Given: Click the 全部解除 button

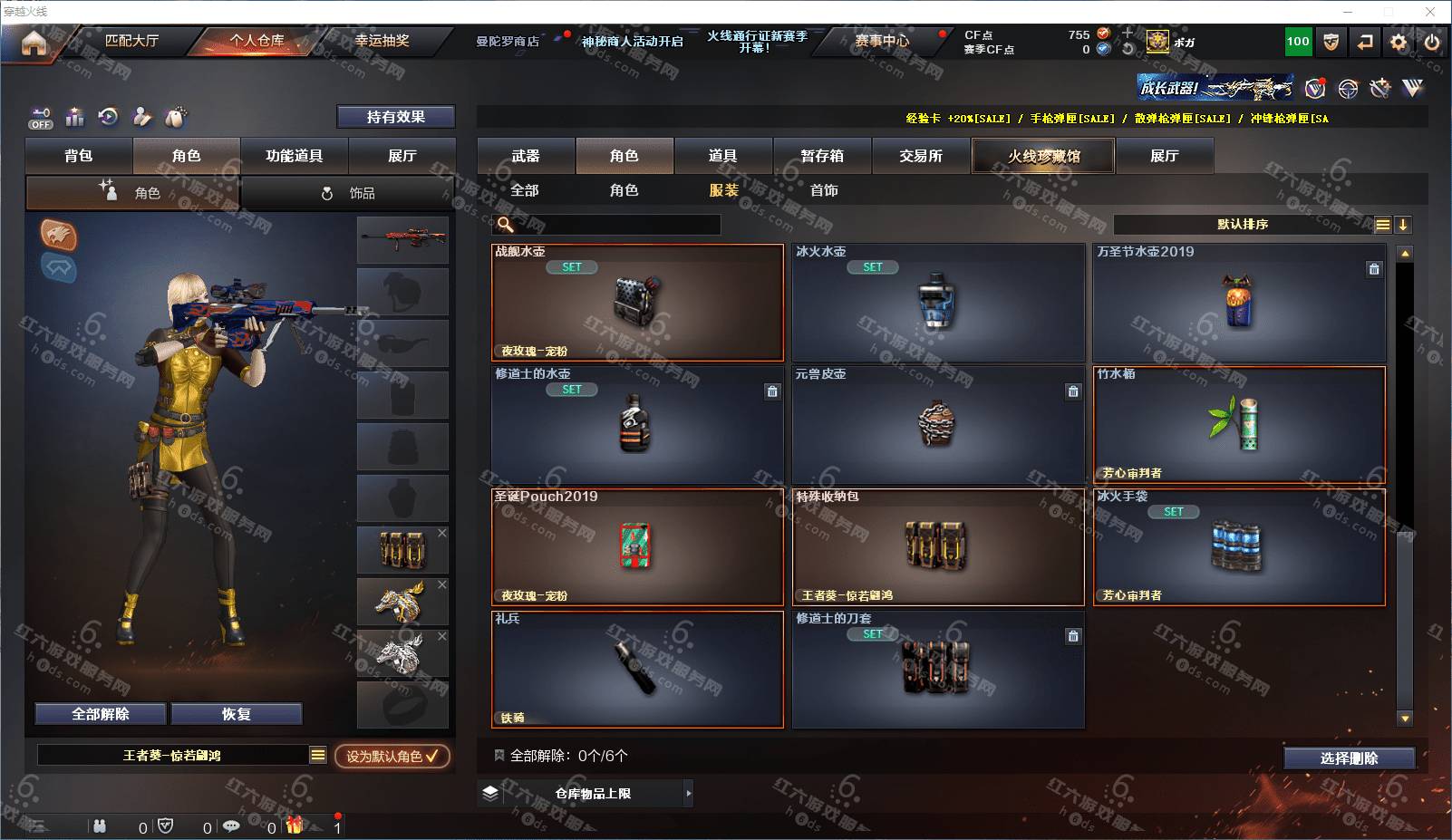Looking at the screenshot, I should click(101, 714).
